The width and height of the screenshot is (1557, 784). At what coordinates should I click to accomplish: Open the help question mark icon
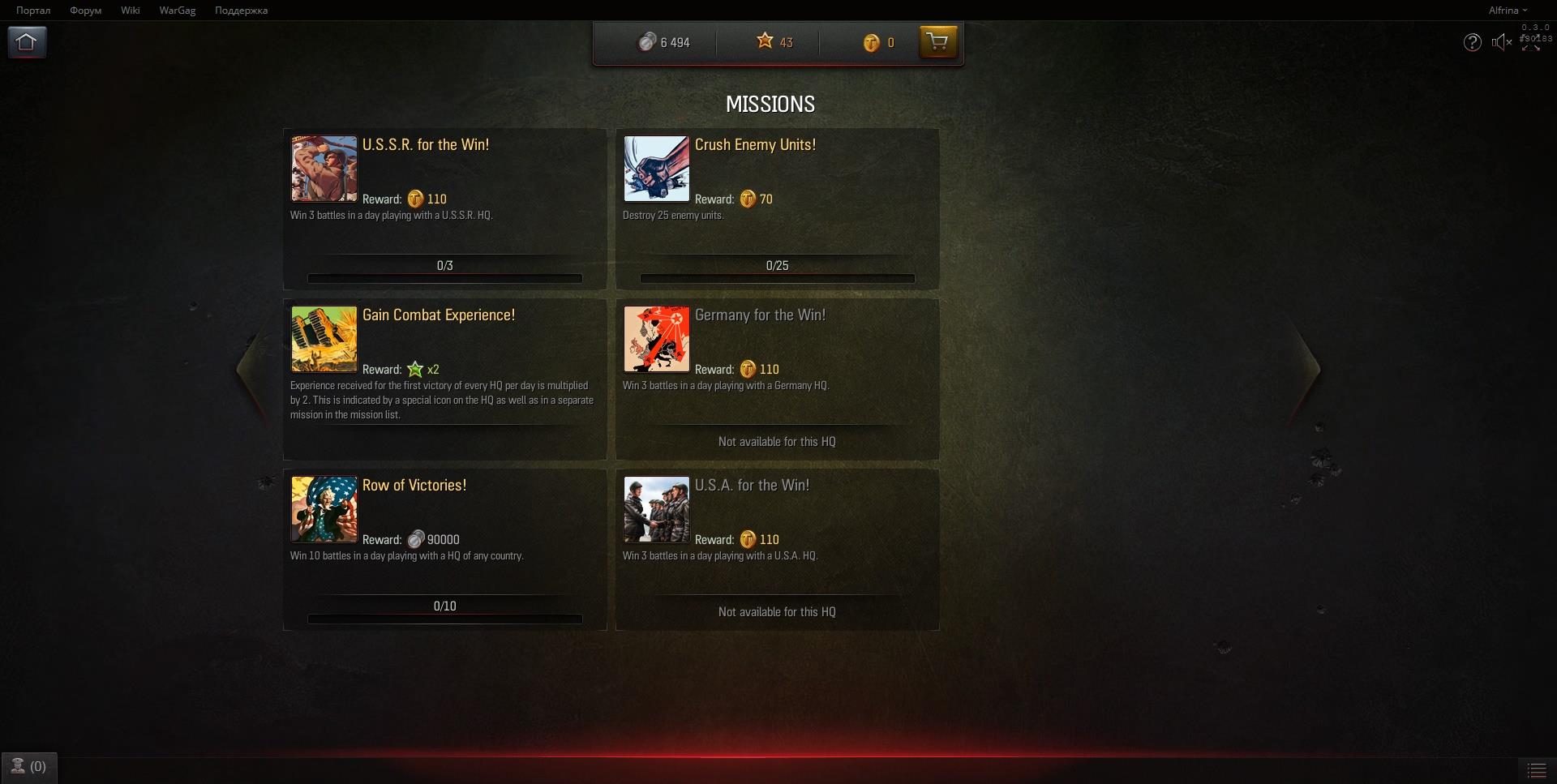(1472, 42)
